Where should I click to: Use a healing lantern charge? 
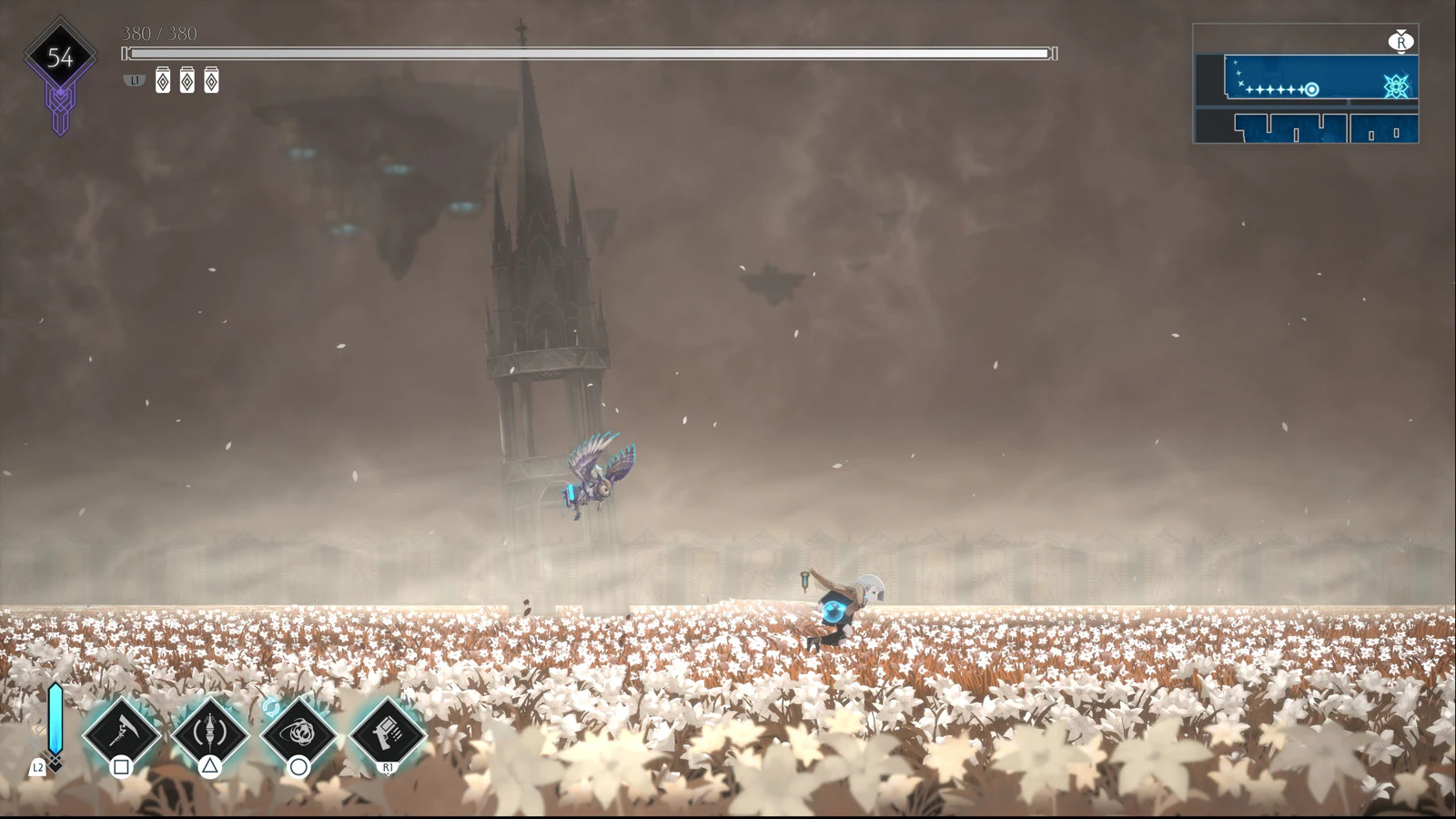coord(163,81)
